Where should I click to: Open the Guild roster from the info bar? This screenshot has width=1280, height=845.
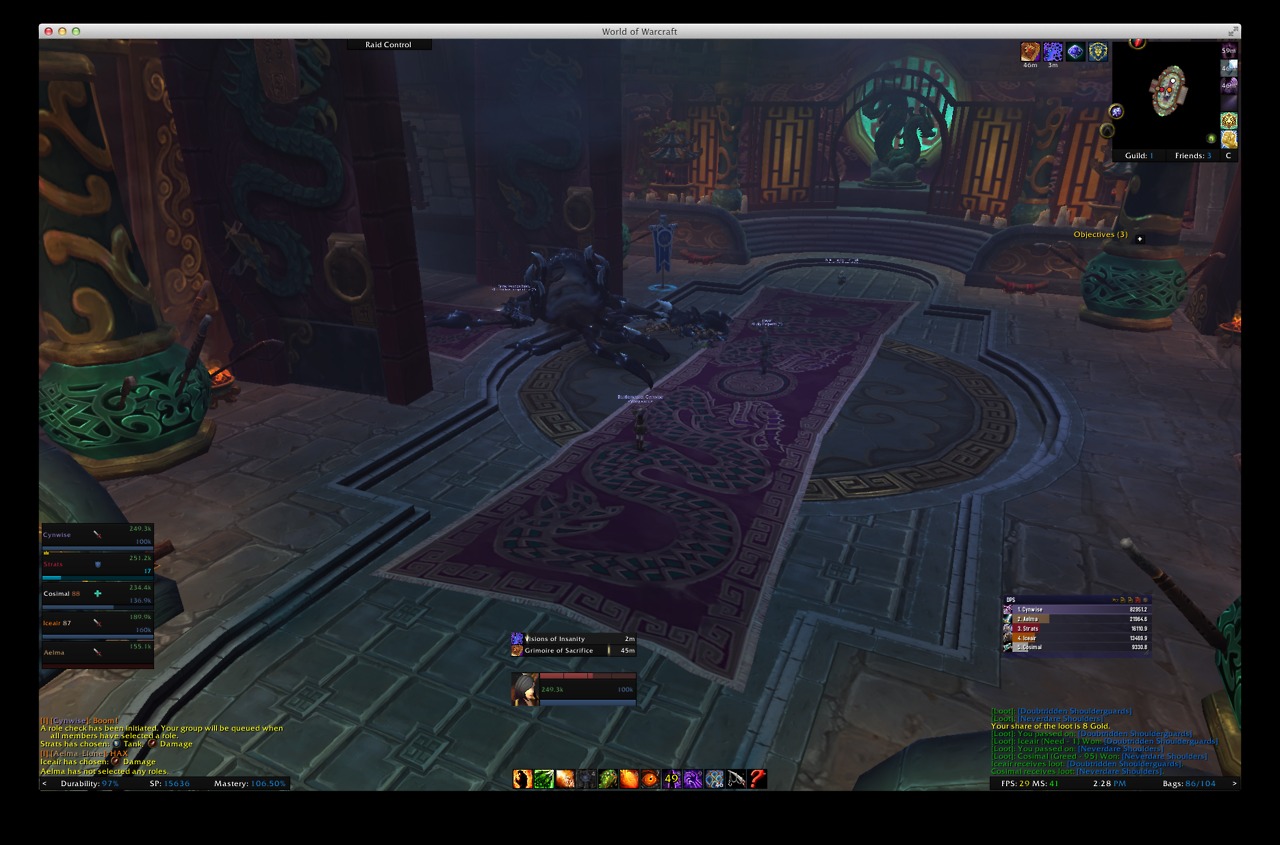click(1138, 156)
